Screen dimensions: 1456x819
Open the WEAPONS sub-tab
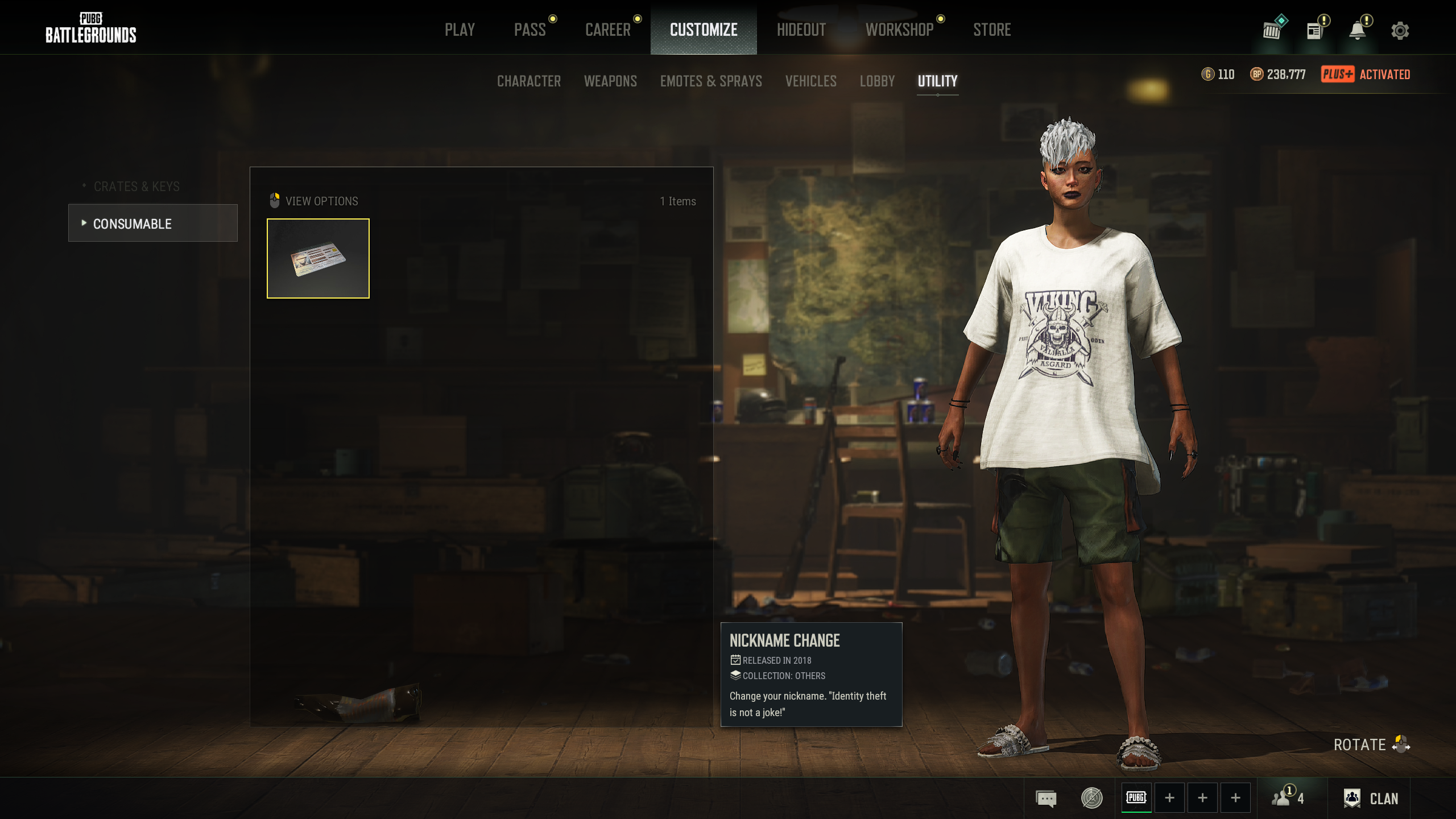(610, 81)
